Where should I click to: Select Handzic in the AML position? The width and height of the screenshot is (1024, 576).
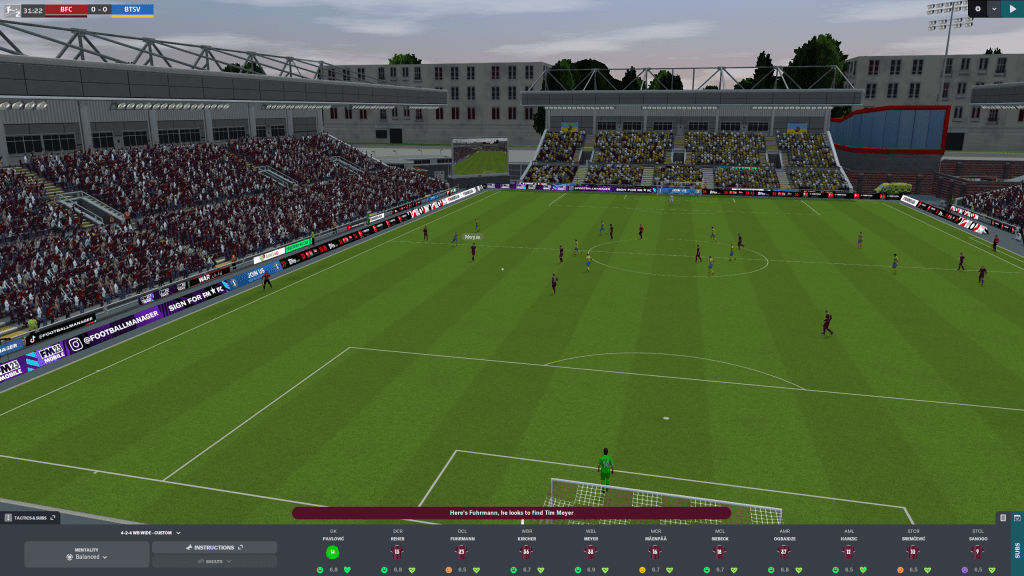click(x=848, y=552)
